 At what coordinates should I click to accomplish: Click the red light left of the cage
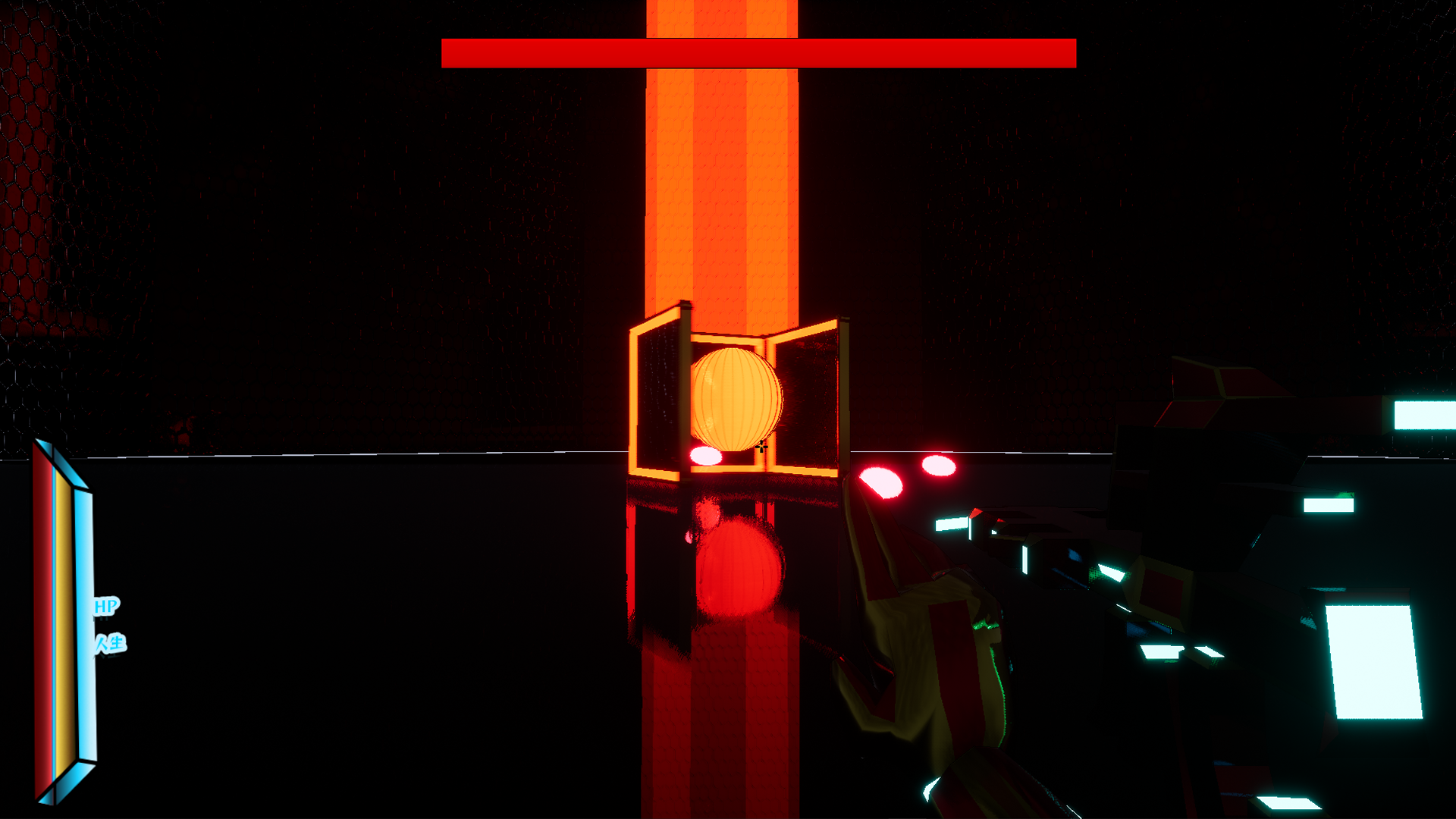point(705,455)
